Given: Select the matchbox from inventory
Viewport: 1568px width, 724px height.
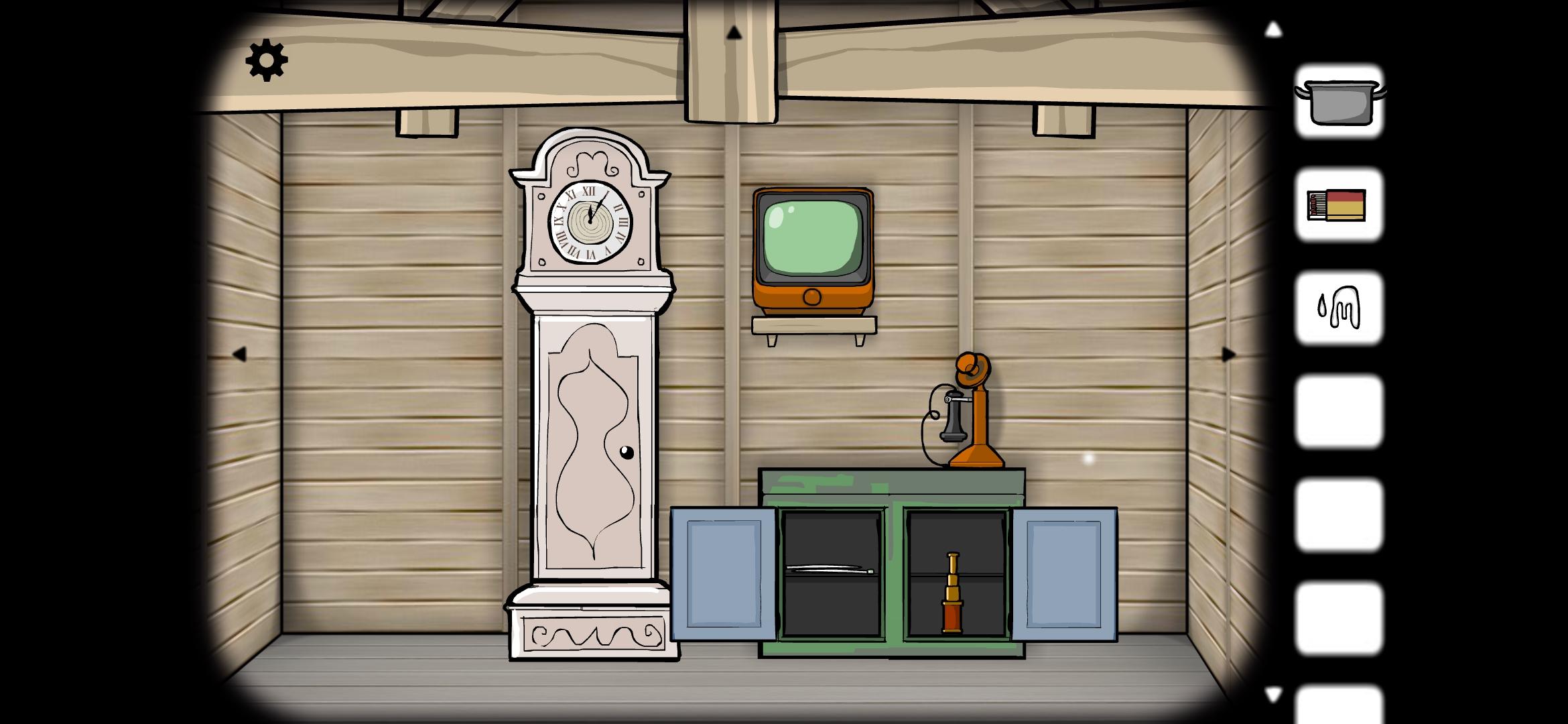Looking at the screenshot, I should (x=1336, y=204).
